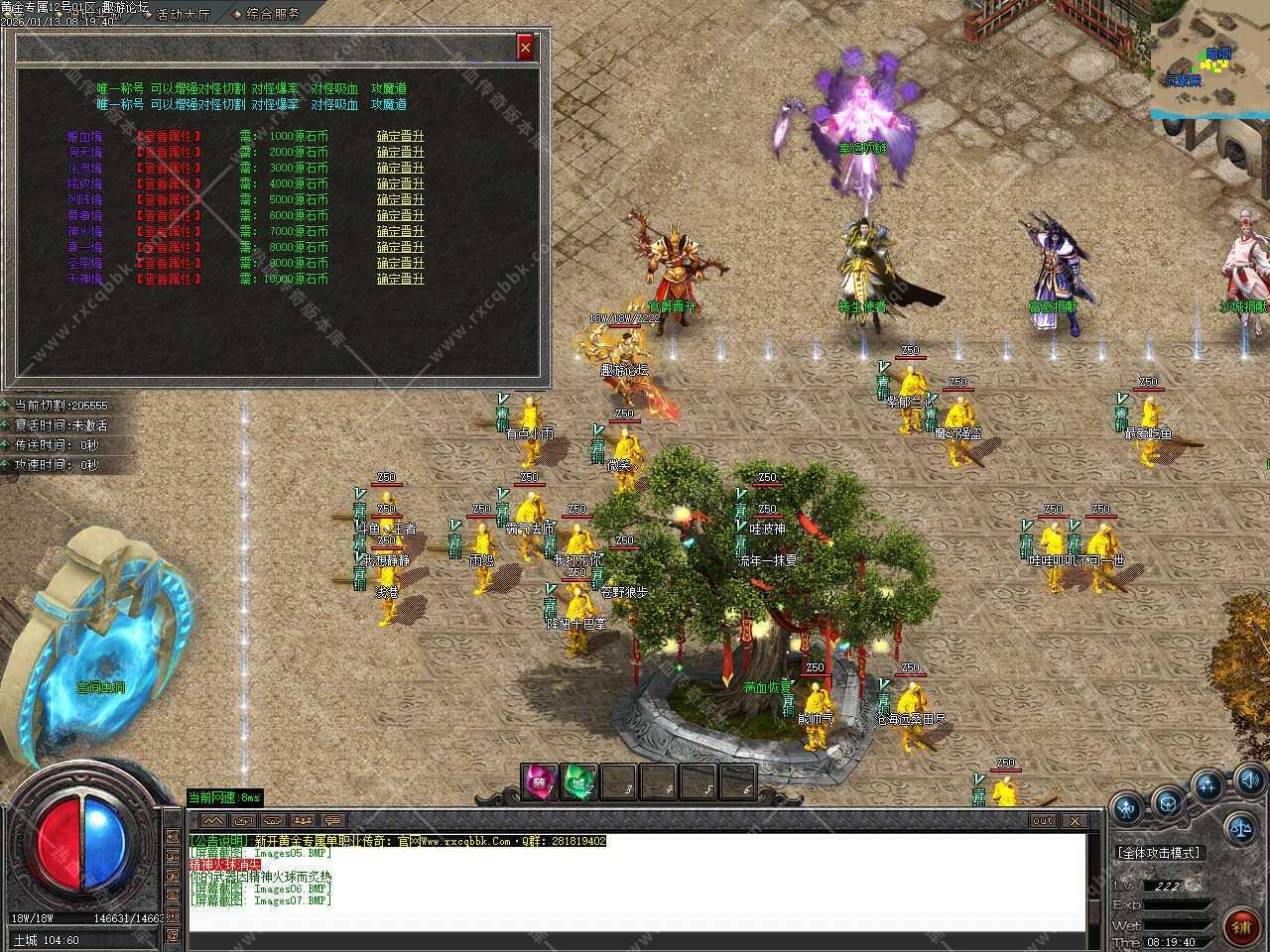Confirm promotion to 列阵境 for 5000 源石币

(x=400, y=199)
